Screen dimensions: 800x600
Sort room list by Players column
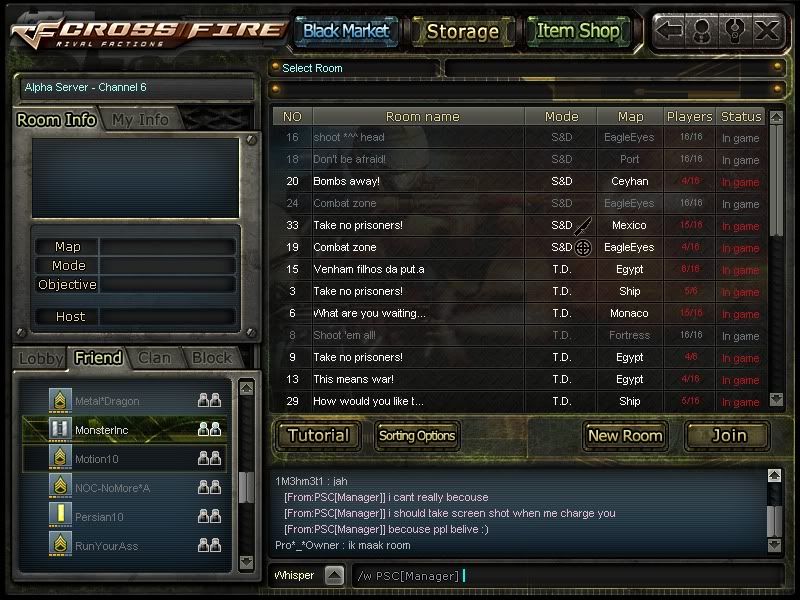[689, 117]
